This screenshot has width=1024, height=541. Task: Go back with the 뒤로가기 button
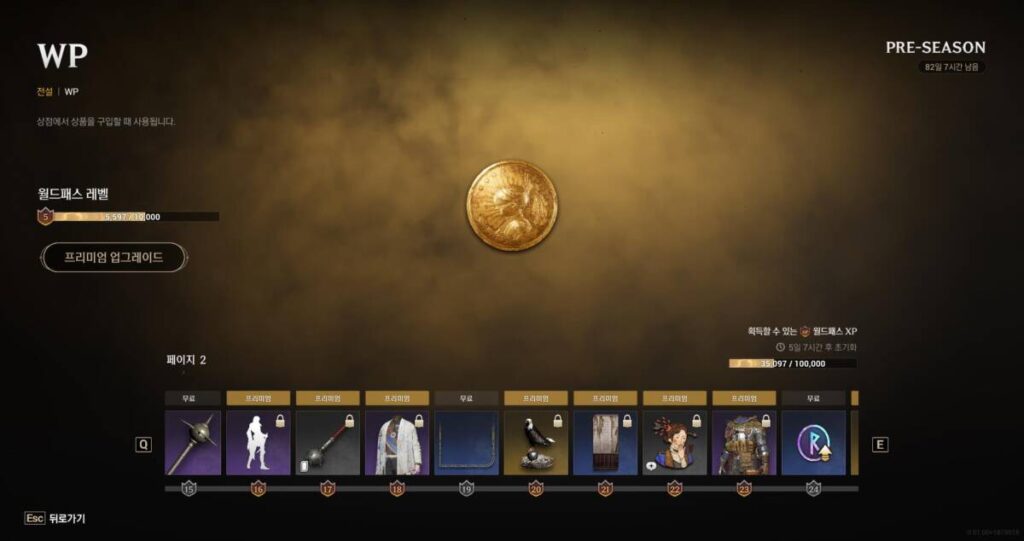(57, 519)
